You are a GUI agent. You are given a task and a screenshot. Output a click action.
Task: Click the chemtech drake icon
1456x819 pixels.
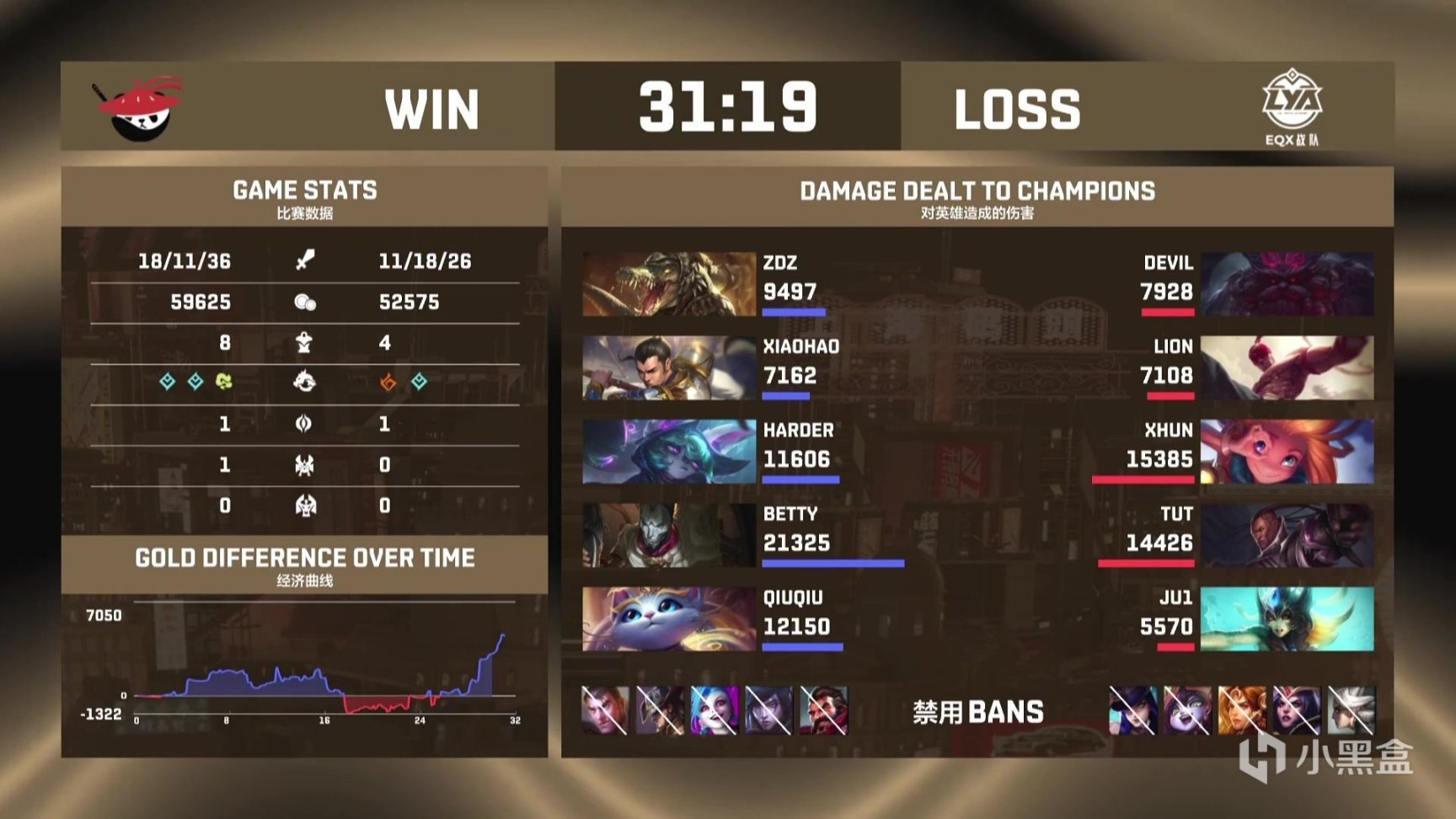click(x=223, y=383)
